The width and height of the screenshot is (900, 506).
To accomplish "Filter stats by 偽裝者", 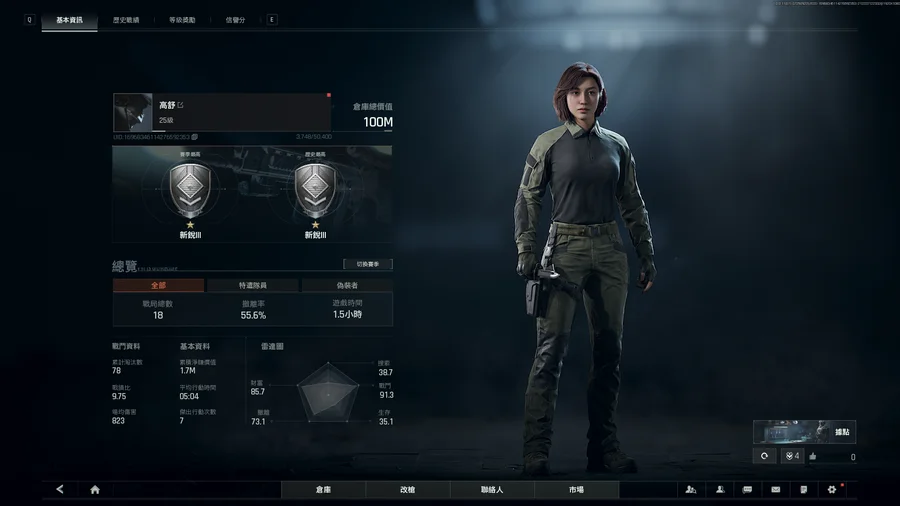I will [347, 286].
